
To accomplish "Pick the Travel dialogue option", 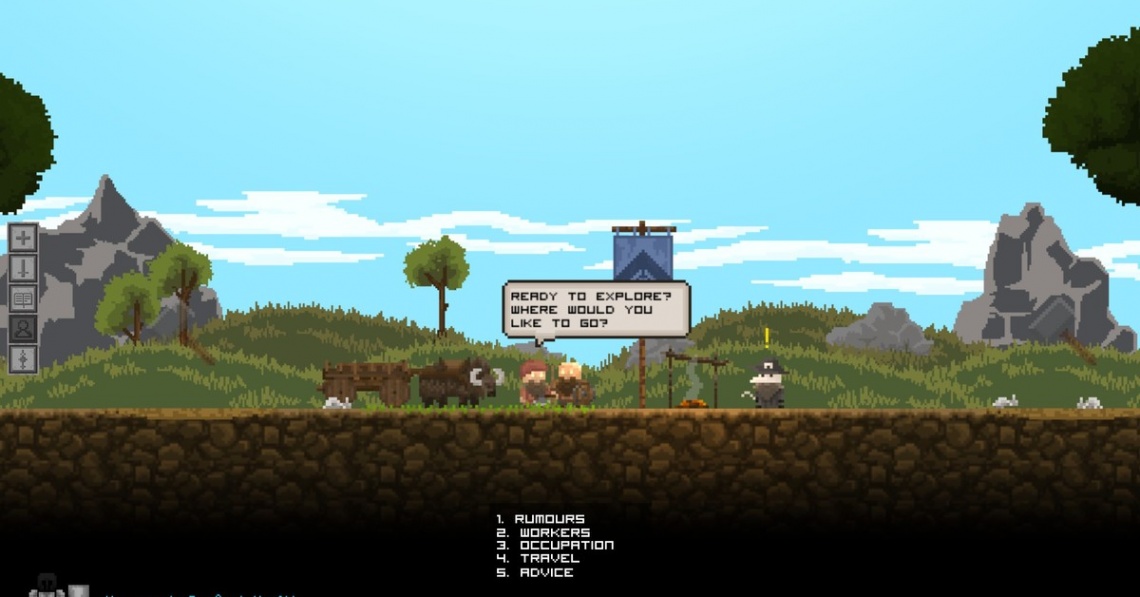I will pyautogui.click(x=549, y=559).
